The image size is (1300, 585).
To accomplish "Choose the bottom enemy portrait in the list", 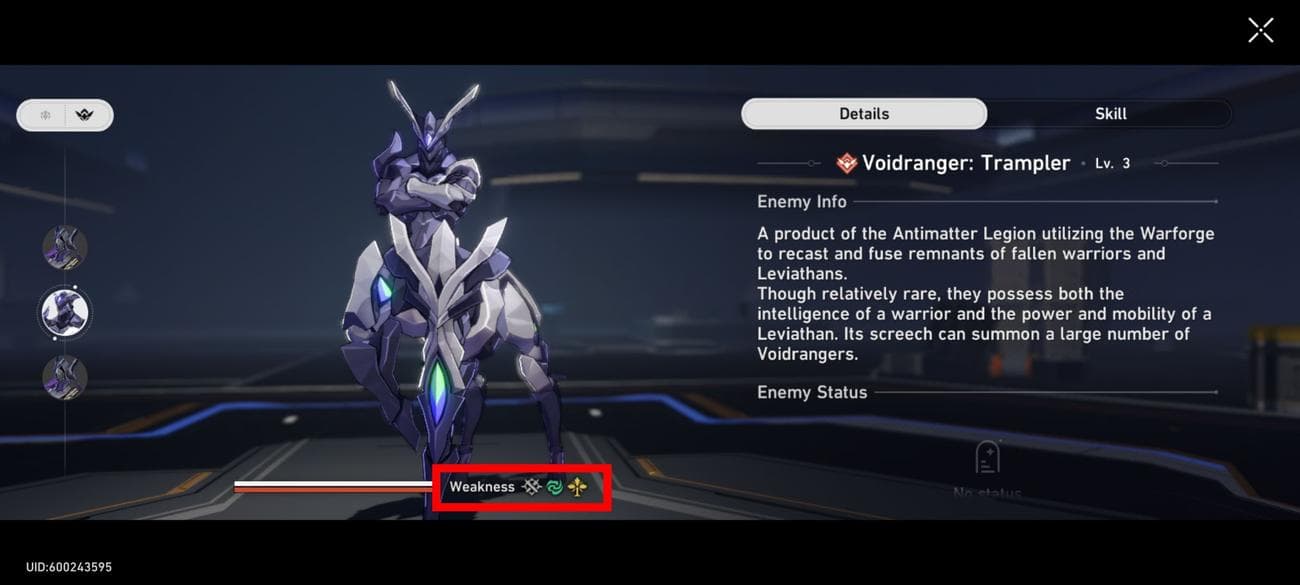I will [65, 378].
